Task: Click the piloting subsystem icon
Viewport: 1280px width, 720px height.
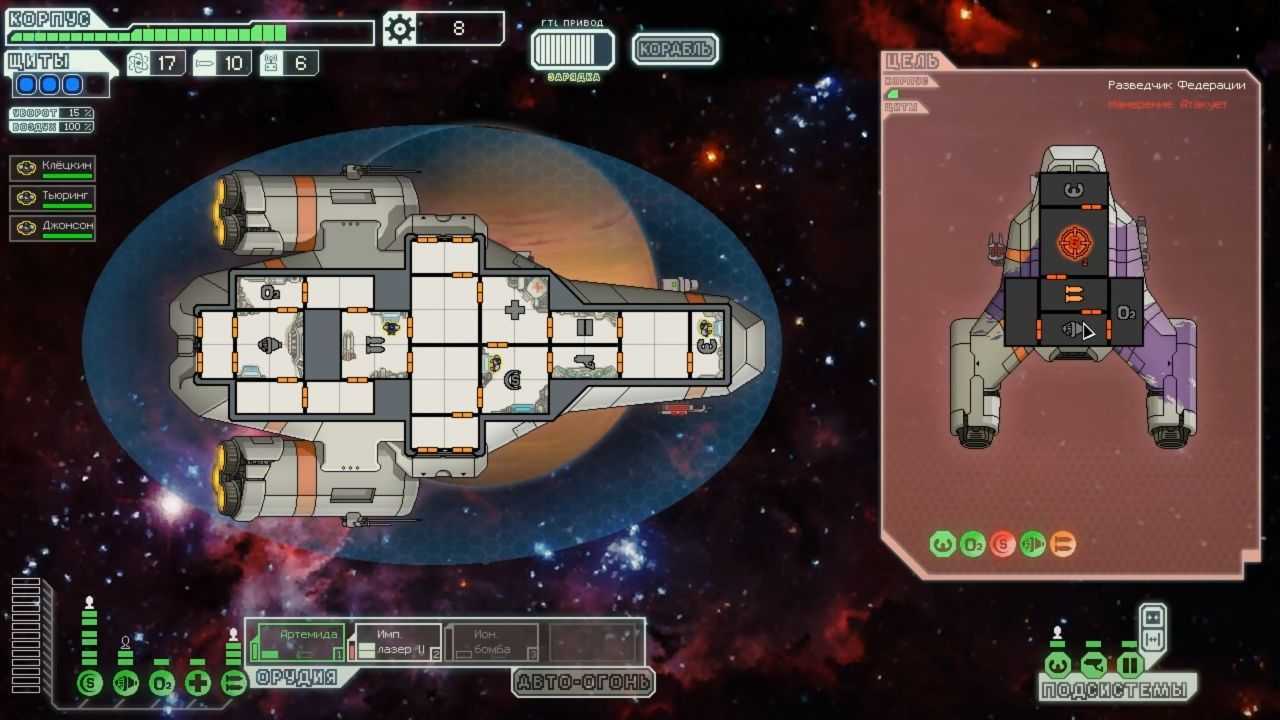Action: [1057, 665]
